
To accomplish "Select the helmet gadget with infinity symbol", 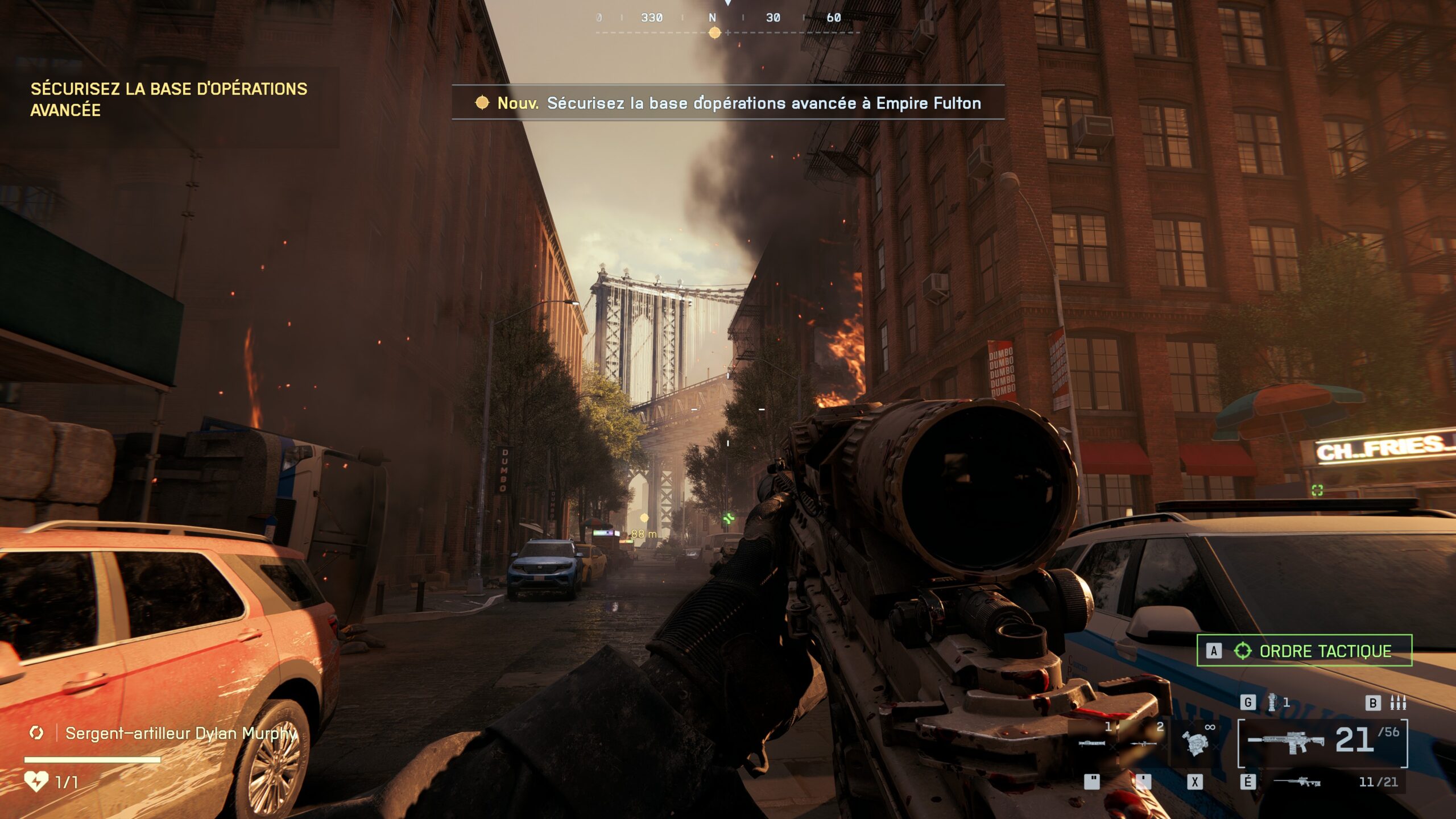I will (1195, 741).
